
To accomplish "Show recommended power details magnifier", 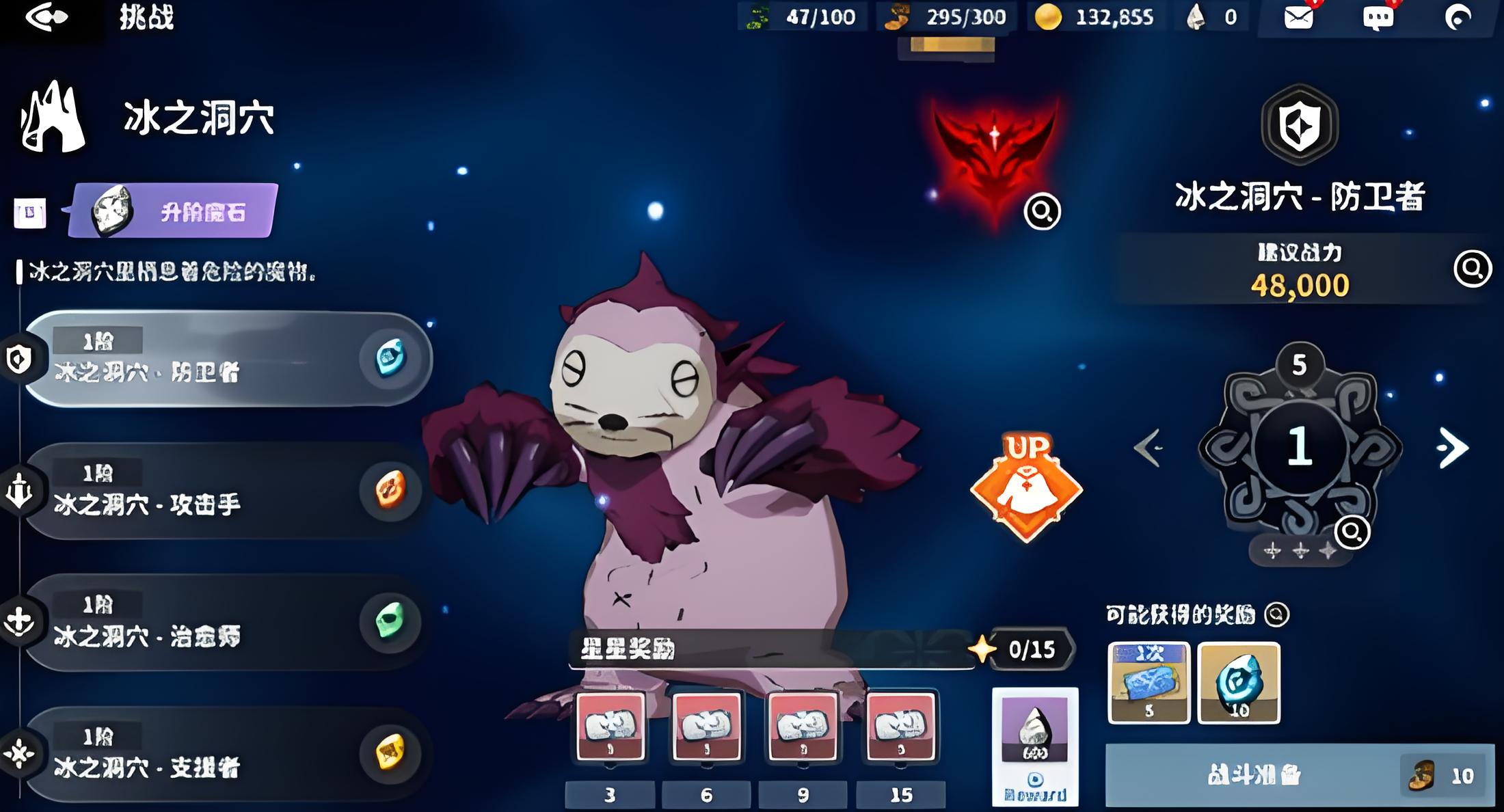I will (1472, 269).
